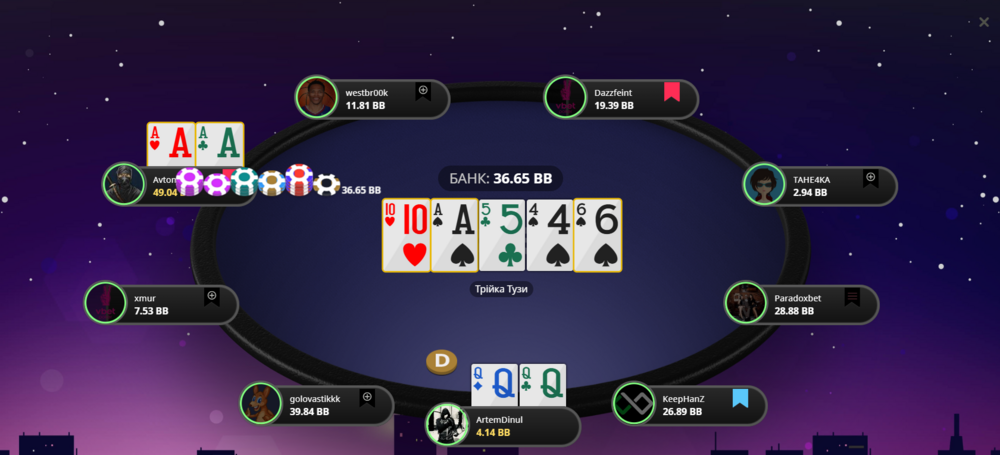Close the hand replay window
The width and height of the screenshot is (1000, 455).
pos(984,22)
